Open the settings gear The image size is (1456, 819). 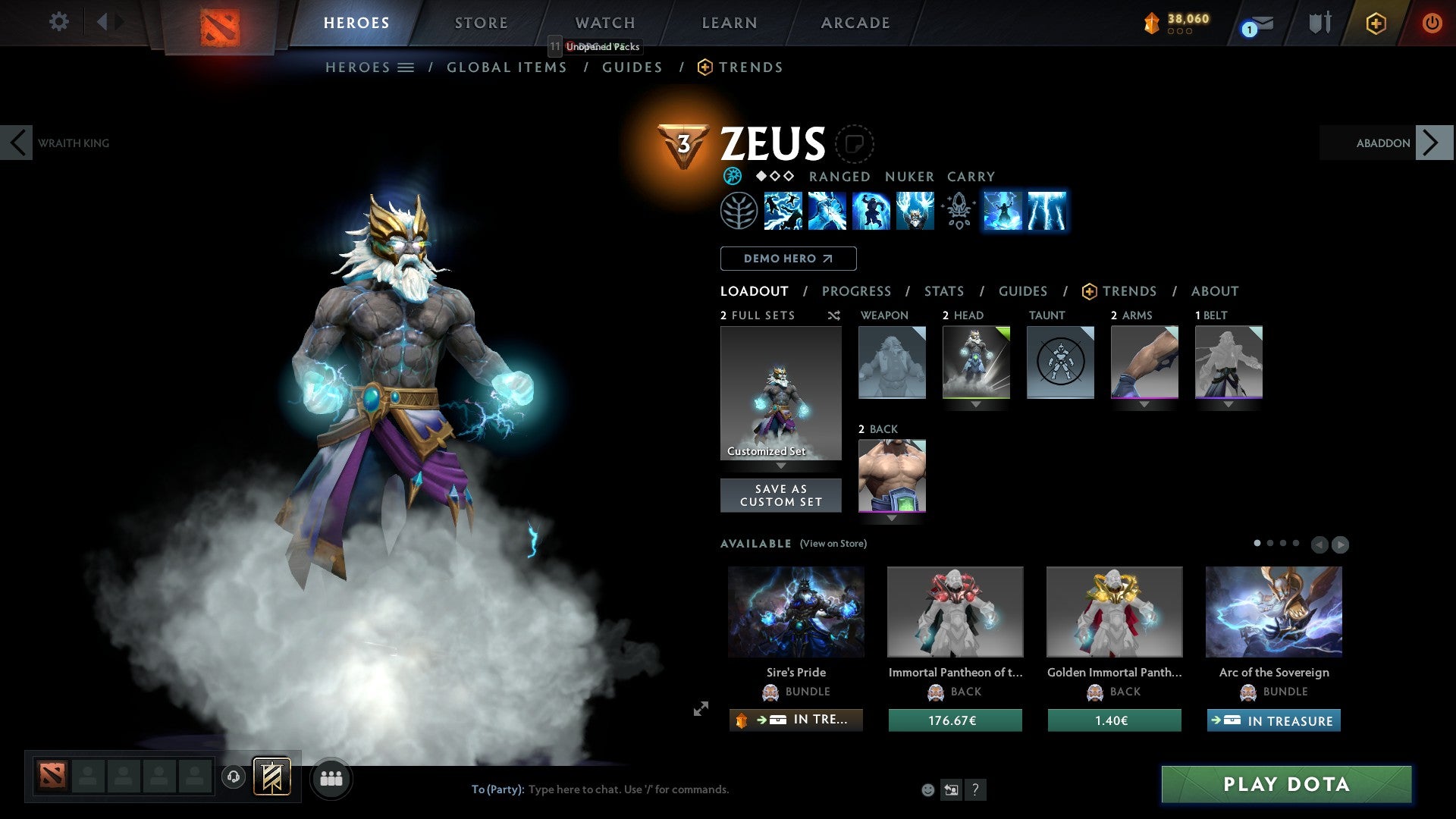tap(58, 21)
